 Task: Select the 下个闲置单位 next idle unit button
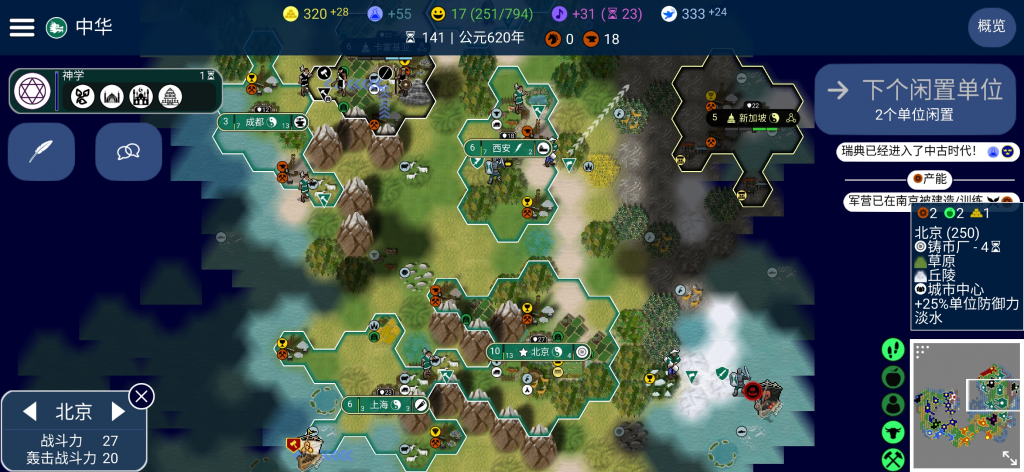915,98
